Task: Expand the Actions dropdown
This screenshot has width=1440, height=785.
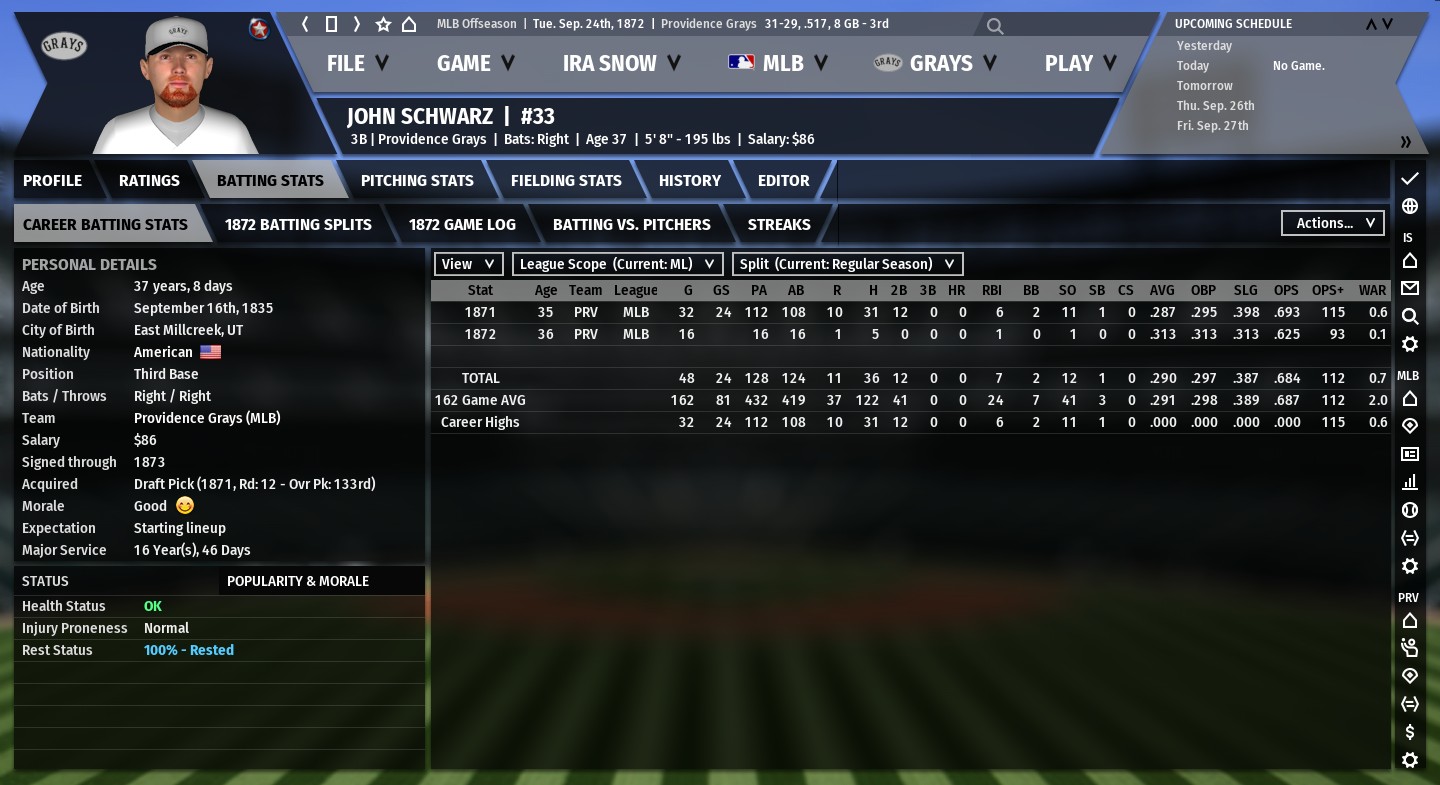Action: click(1333, 223)
